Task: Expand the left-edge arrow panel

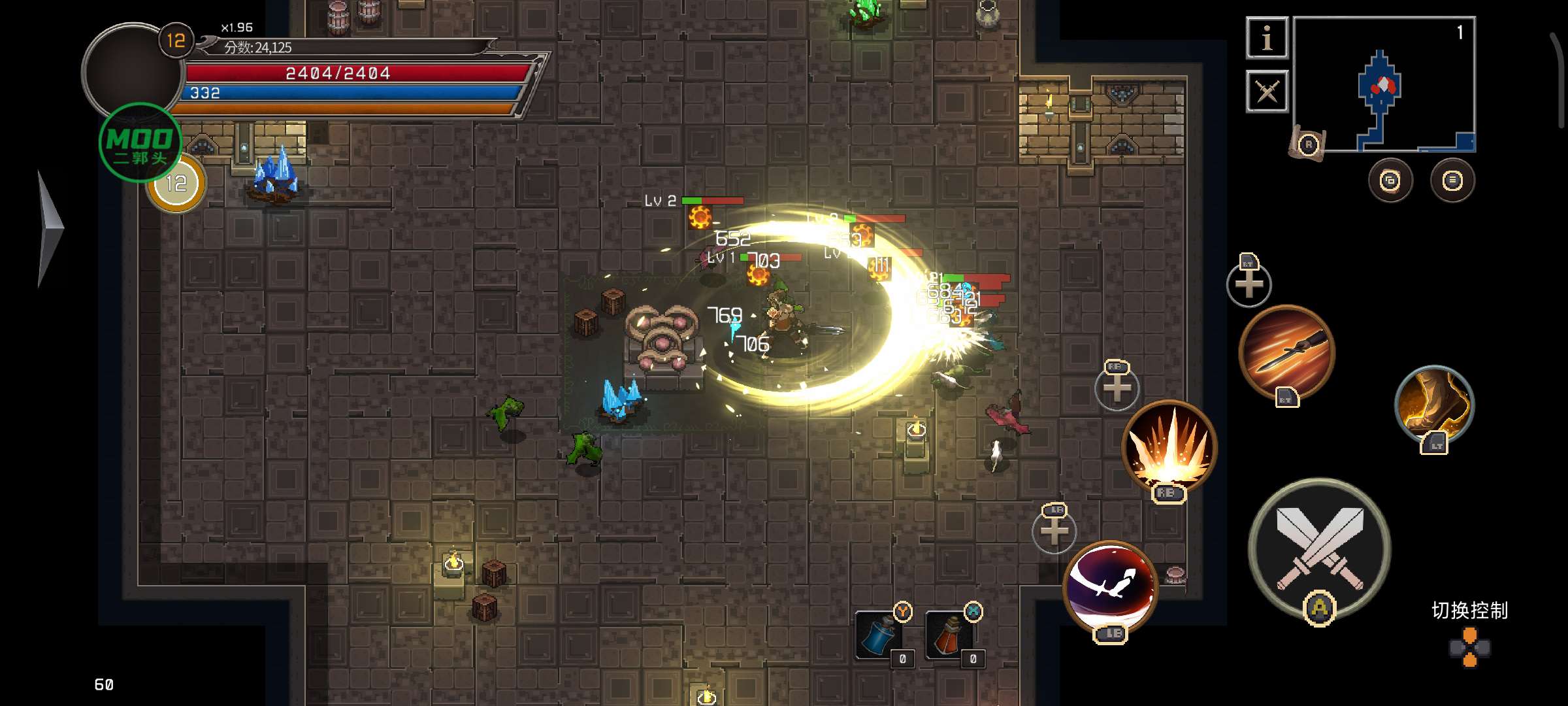Action: (49, 228)
